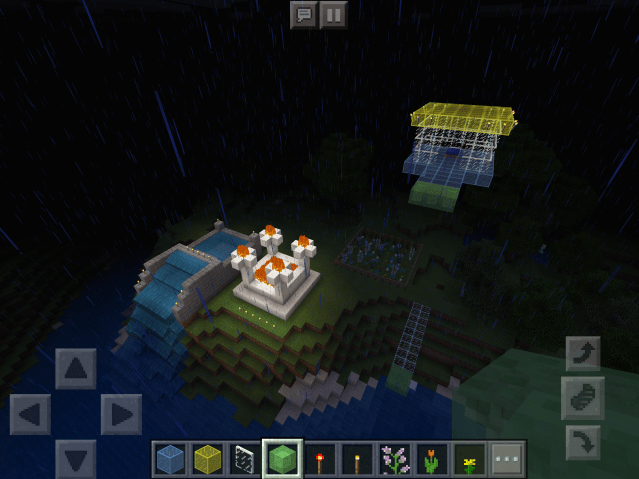Select the redstone torch slot
The image size is (639, 479).
(320, 459)
